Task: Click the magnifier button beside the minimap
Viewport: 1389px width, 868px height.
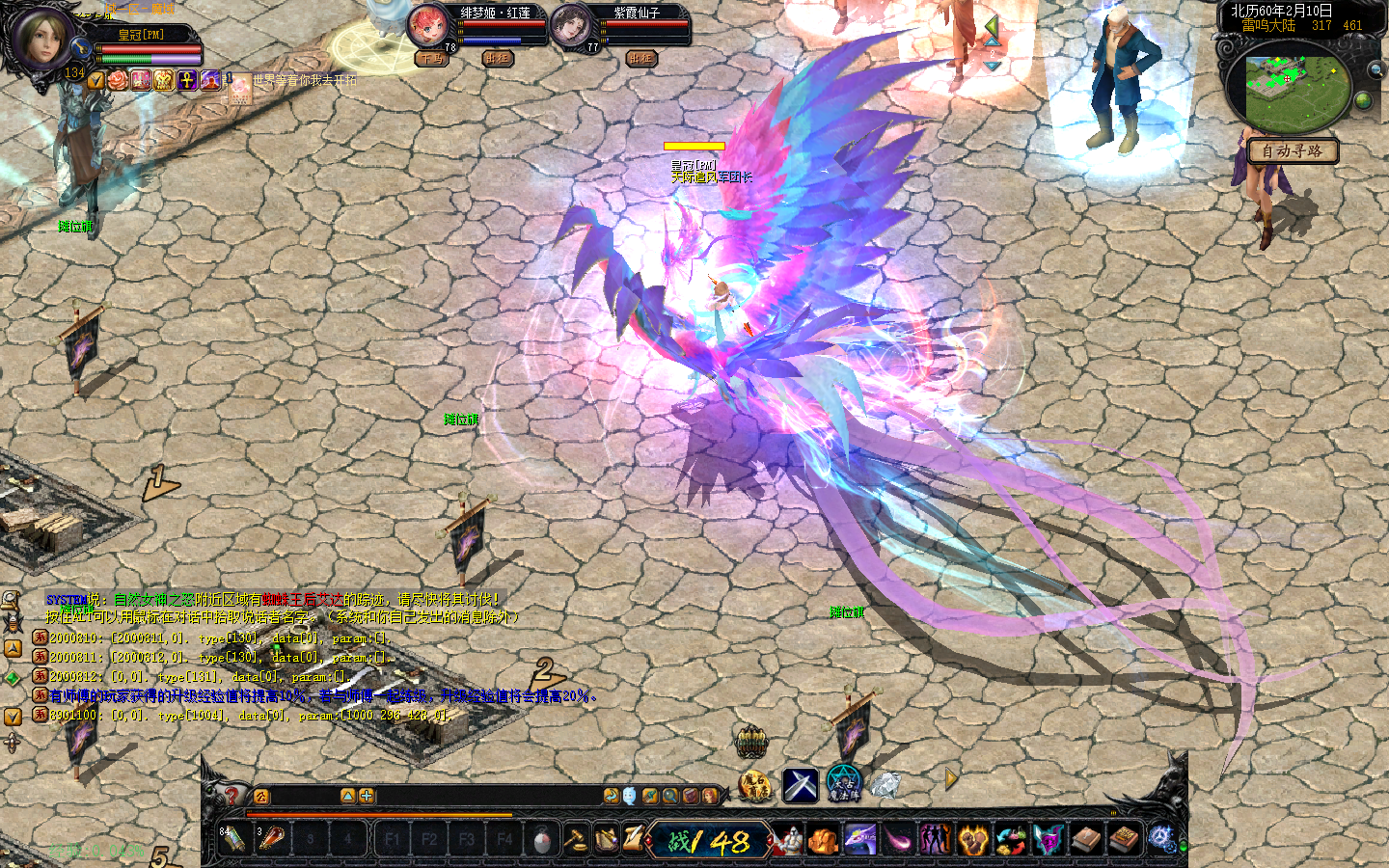Action: 1375,69
